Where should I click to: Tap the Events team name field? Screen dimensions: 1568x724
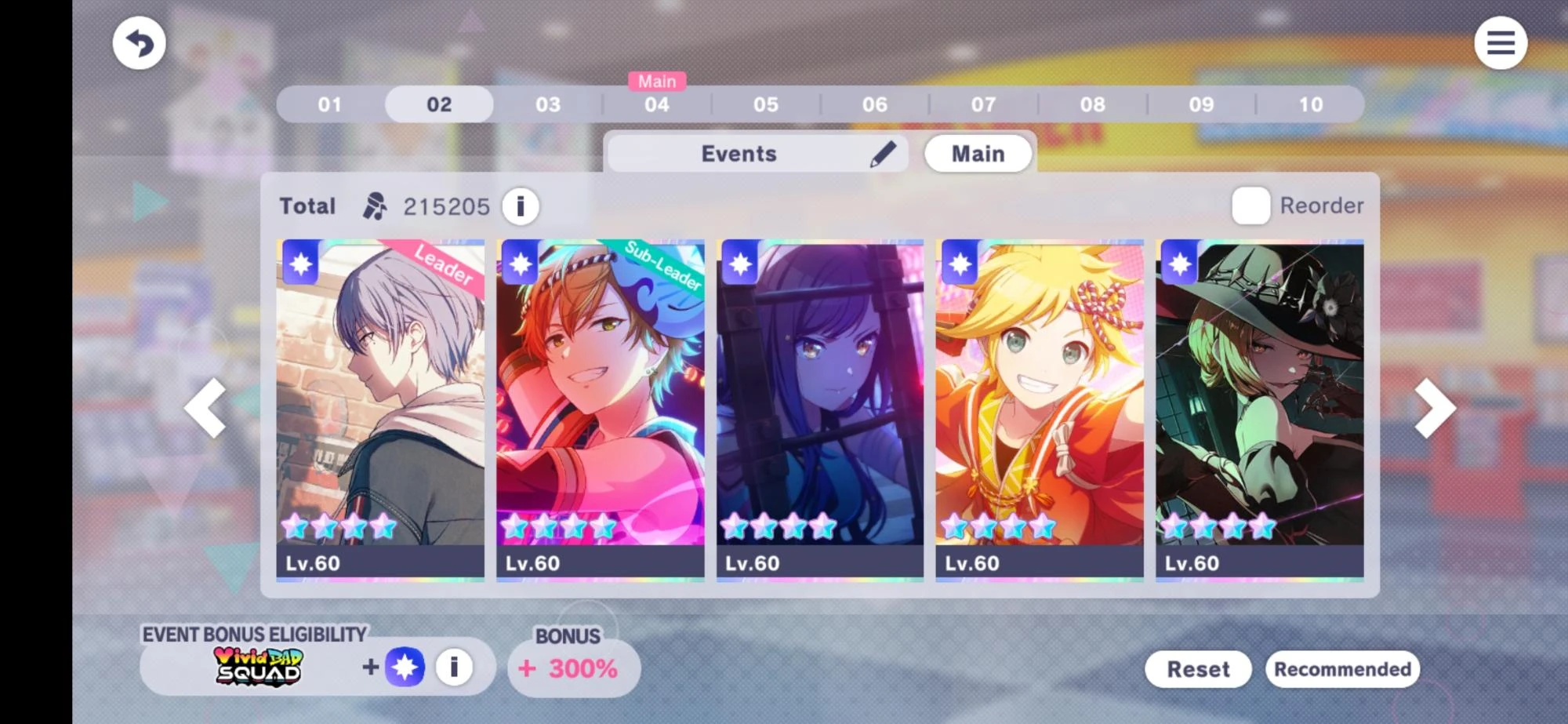pyautogui.click(x=739, y=154)
